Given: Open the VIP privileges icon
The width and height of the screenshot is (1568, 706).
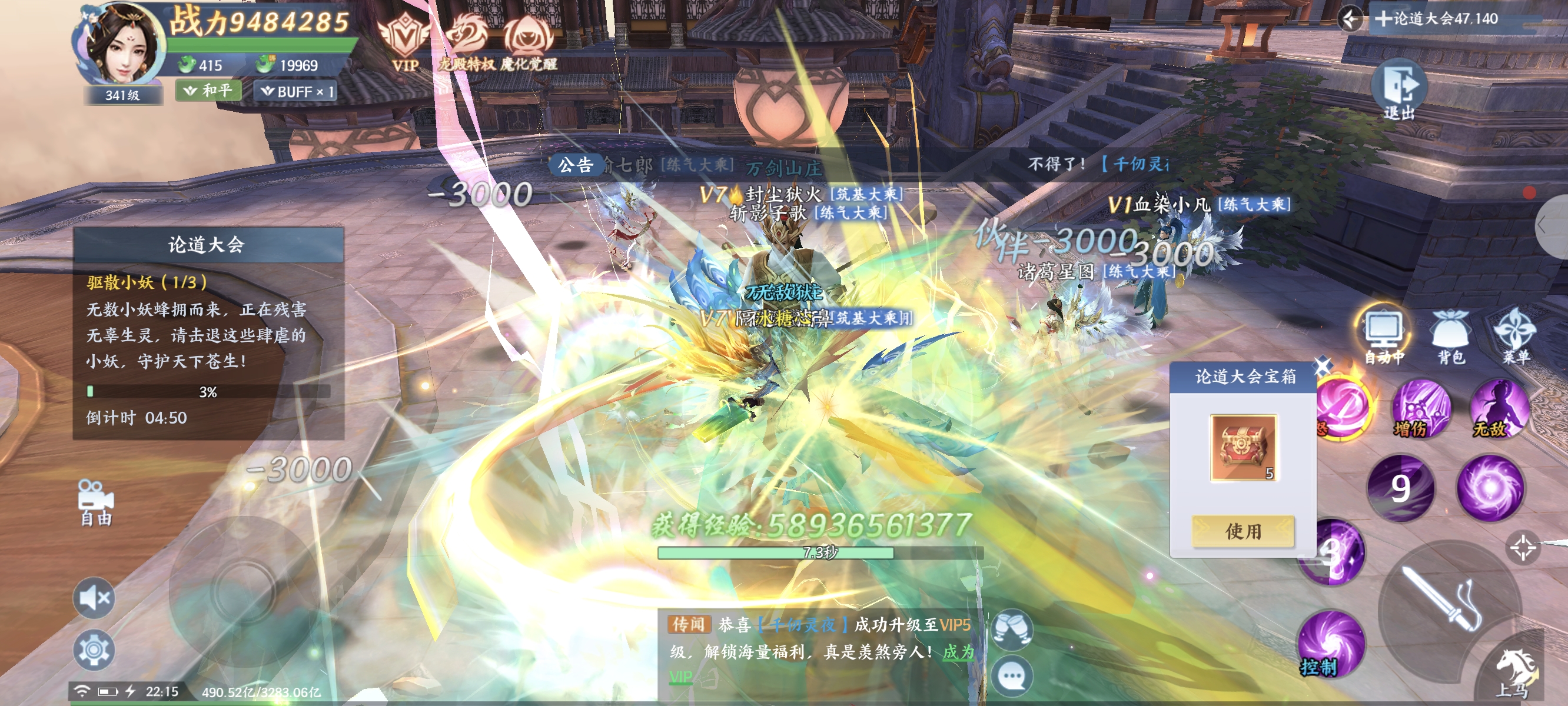Looking at the screenshot, I should coord(404,42).
